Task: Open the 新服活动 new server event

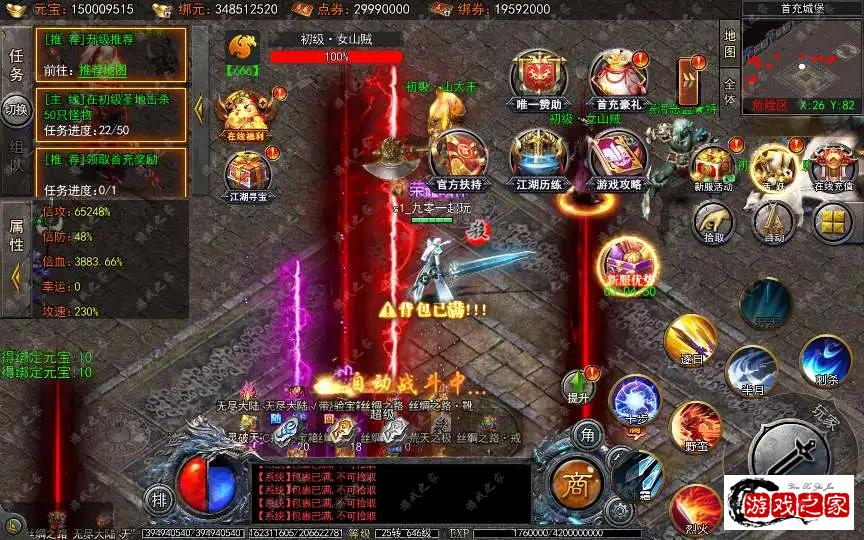Action: tap(713, 164)
